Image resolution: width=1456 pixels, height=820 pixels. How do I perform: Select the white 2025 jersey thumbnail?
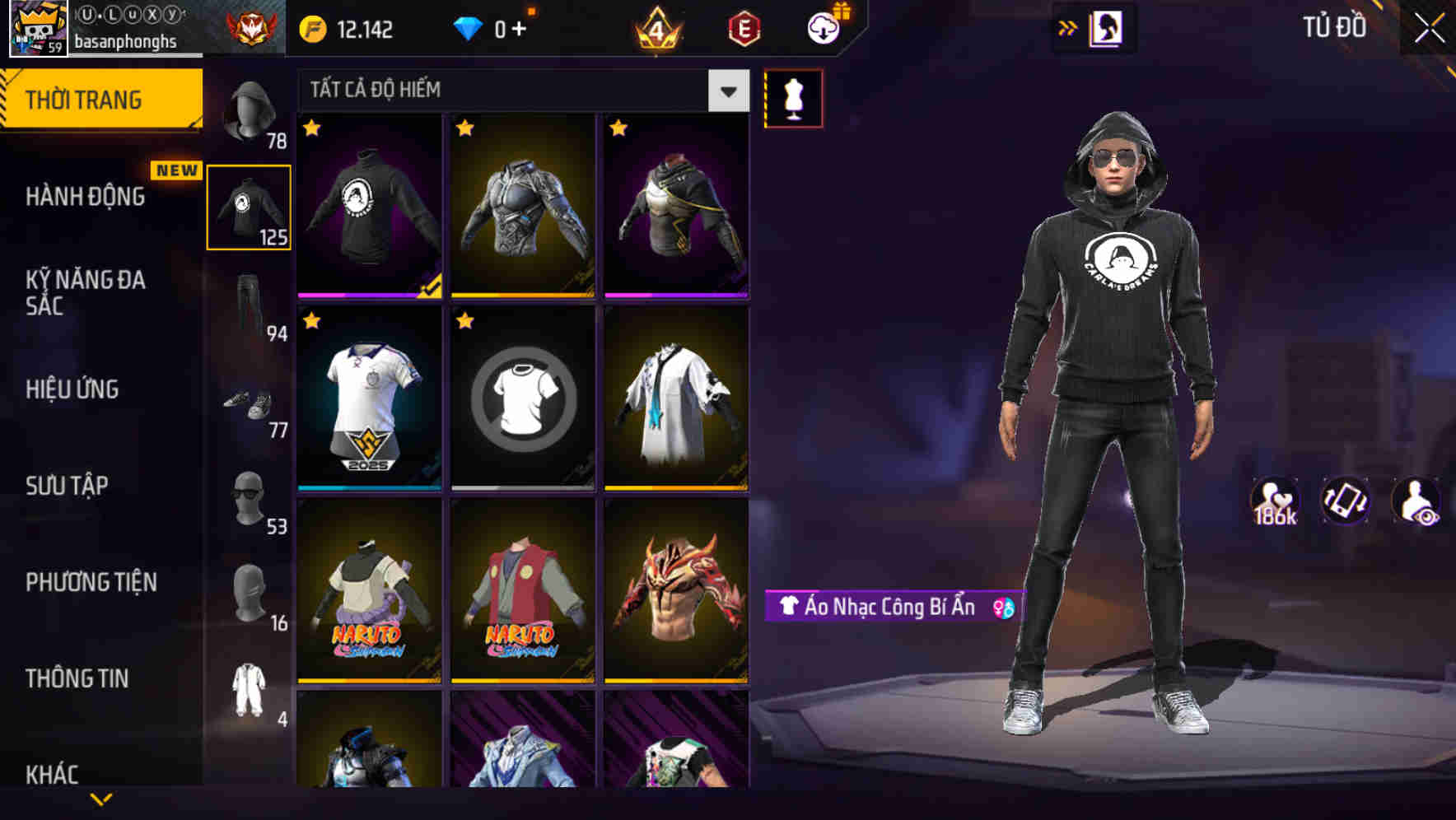click(x=368, y=399)
